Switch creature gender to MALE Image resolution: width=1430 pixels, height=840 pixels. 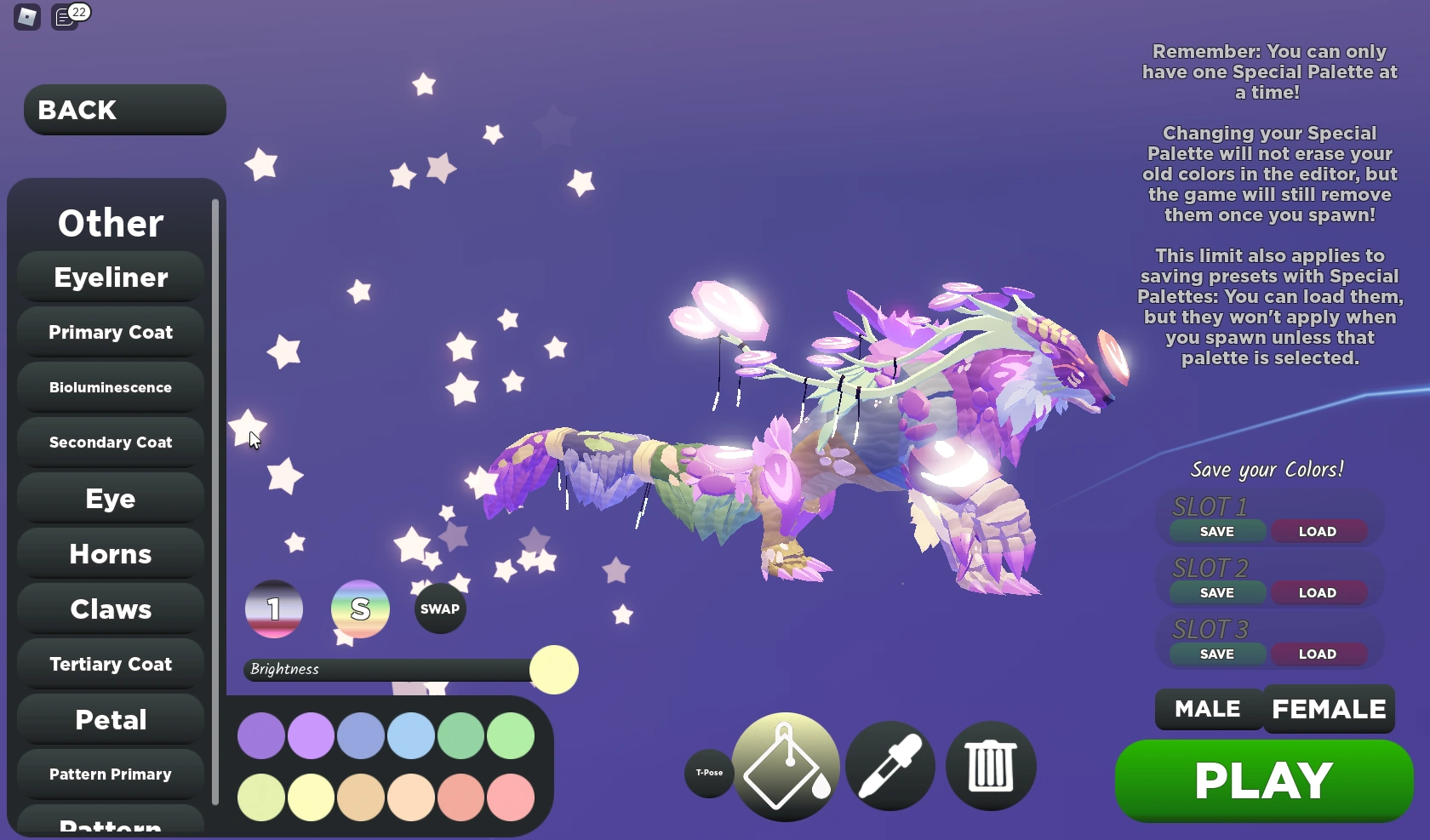tap(1207, 709)
